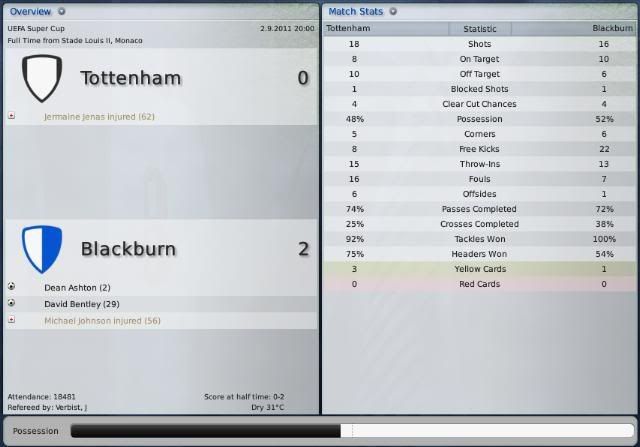Sort by the Statistic column header
This screenshot has height=447, width=640.
[x=479, y=29]
